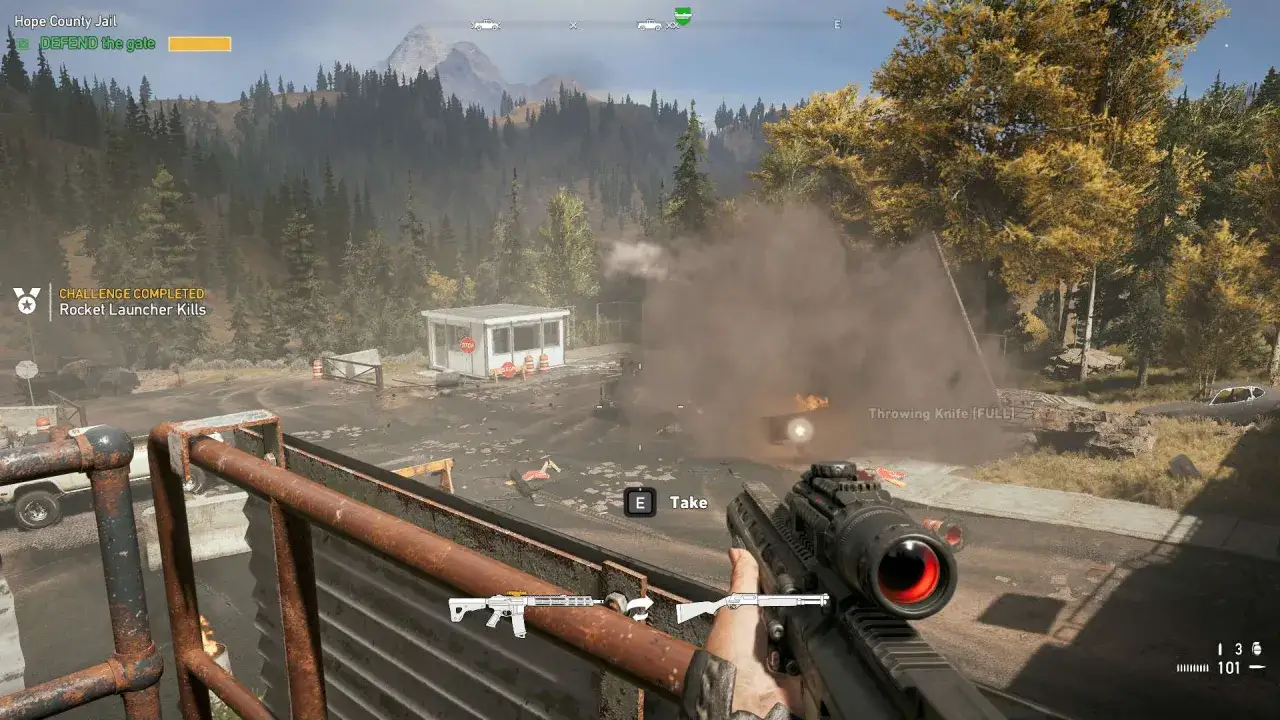Click the rocket launcher challenge medal icon
1280x720 pixels.
[x=25, y=301]
